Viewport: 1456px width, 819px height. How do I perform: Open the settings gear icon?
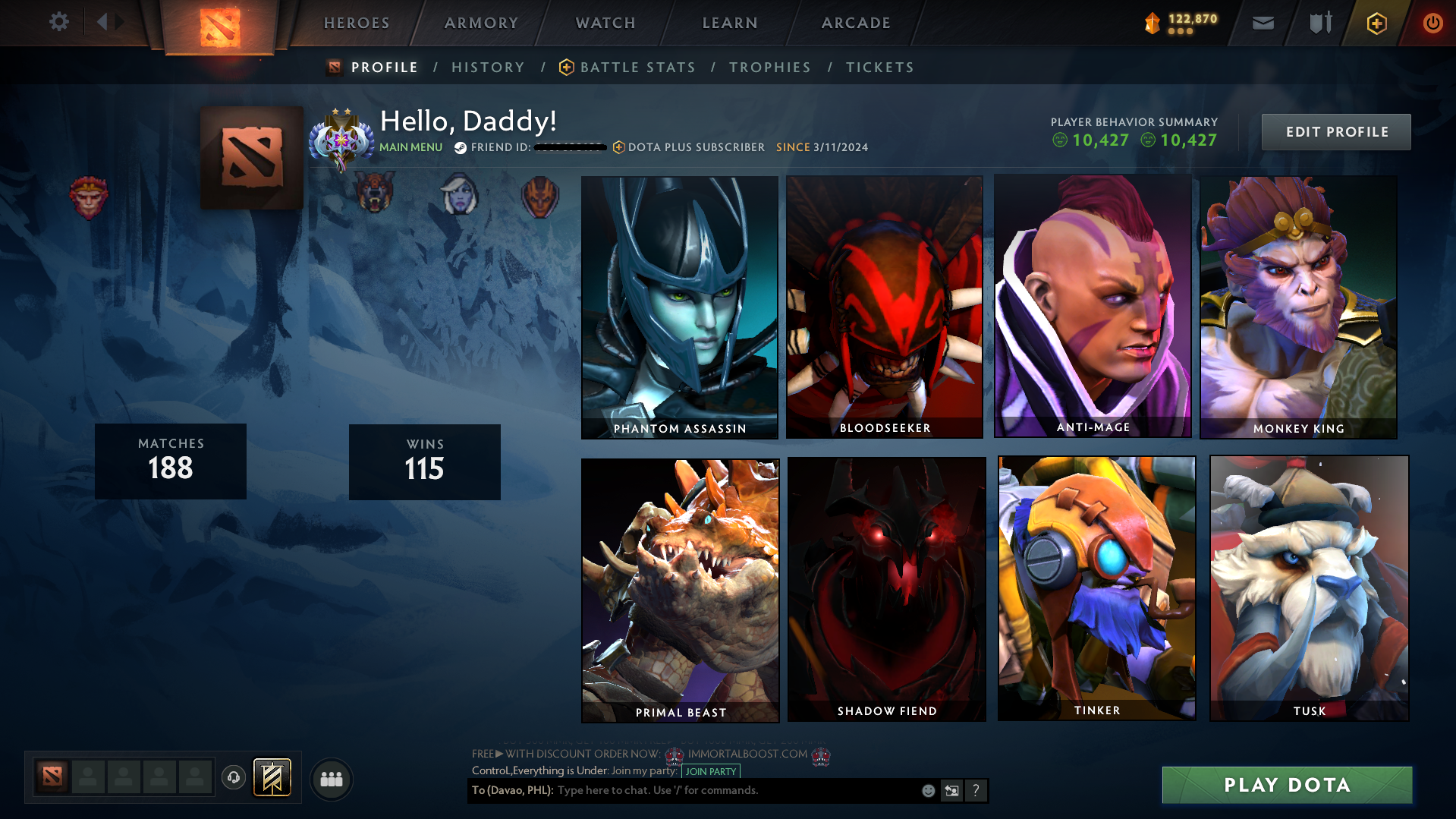58,21
